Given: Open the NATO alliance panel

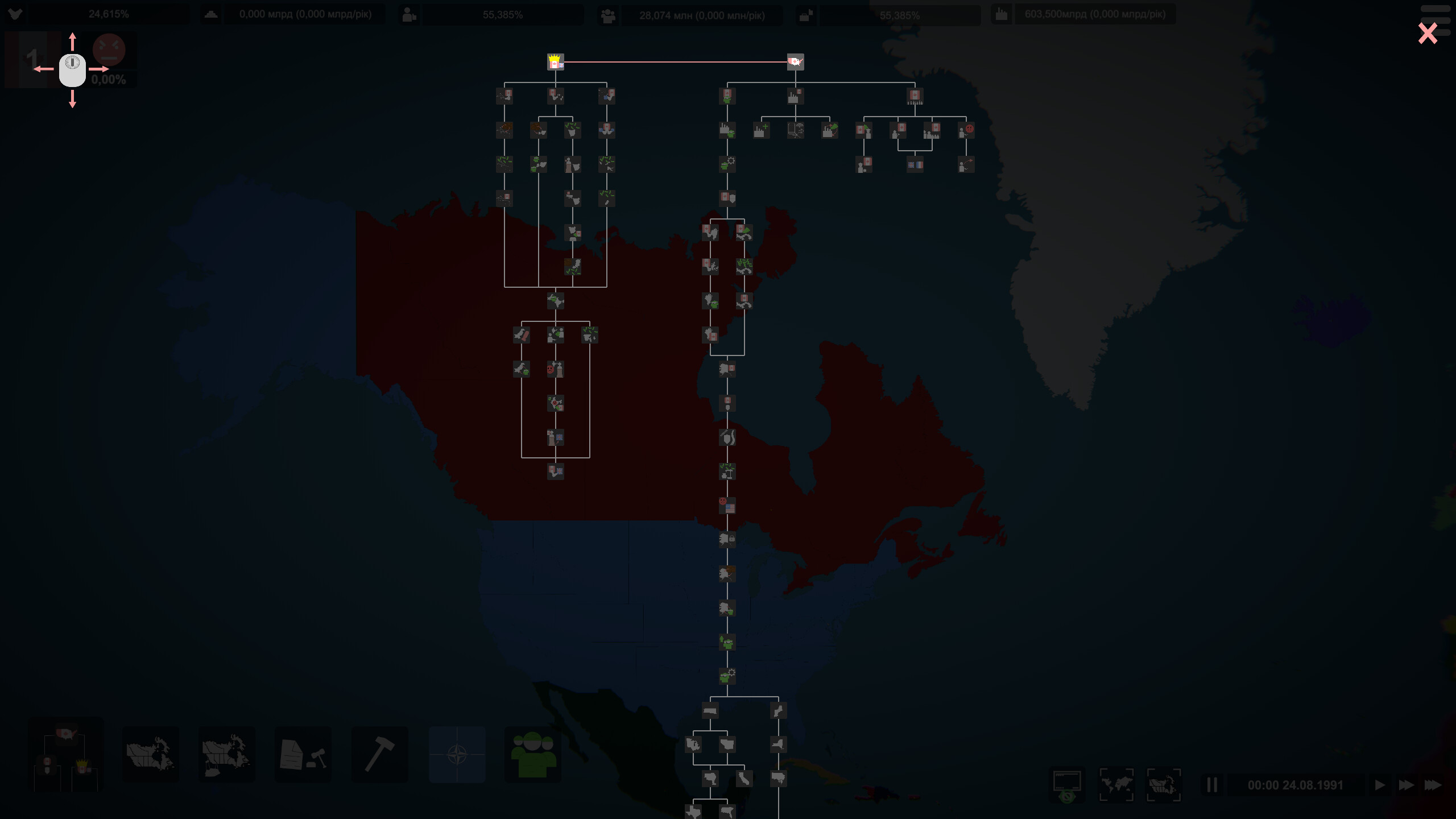Looking at the screenshot, I should 457,754.
